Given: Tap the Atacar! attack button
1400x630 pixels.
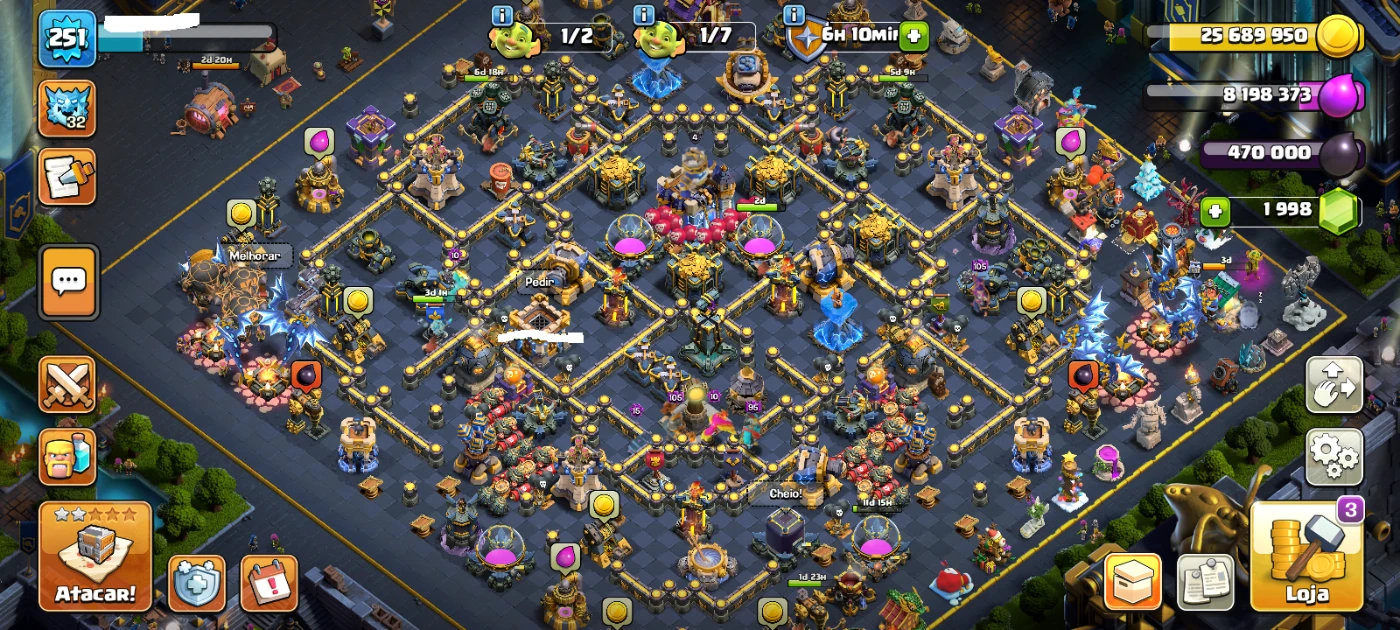Looking at the screenshot, I should tap(95, 556).
